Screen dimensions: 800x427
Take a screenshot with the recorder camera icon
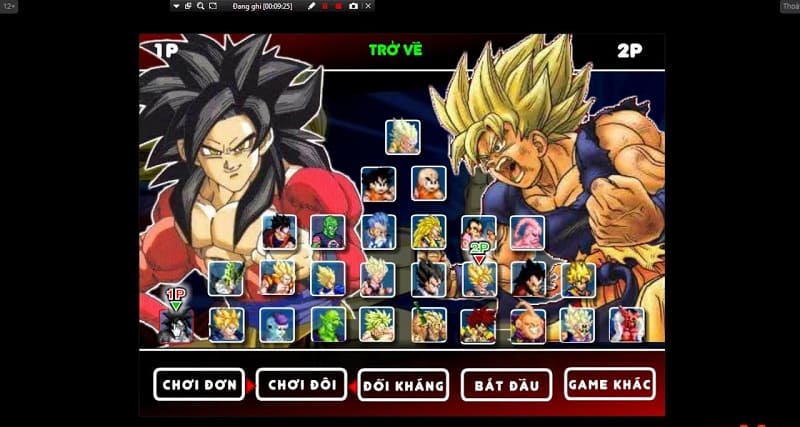coord(353,6)
